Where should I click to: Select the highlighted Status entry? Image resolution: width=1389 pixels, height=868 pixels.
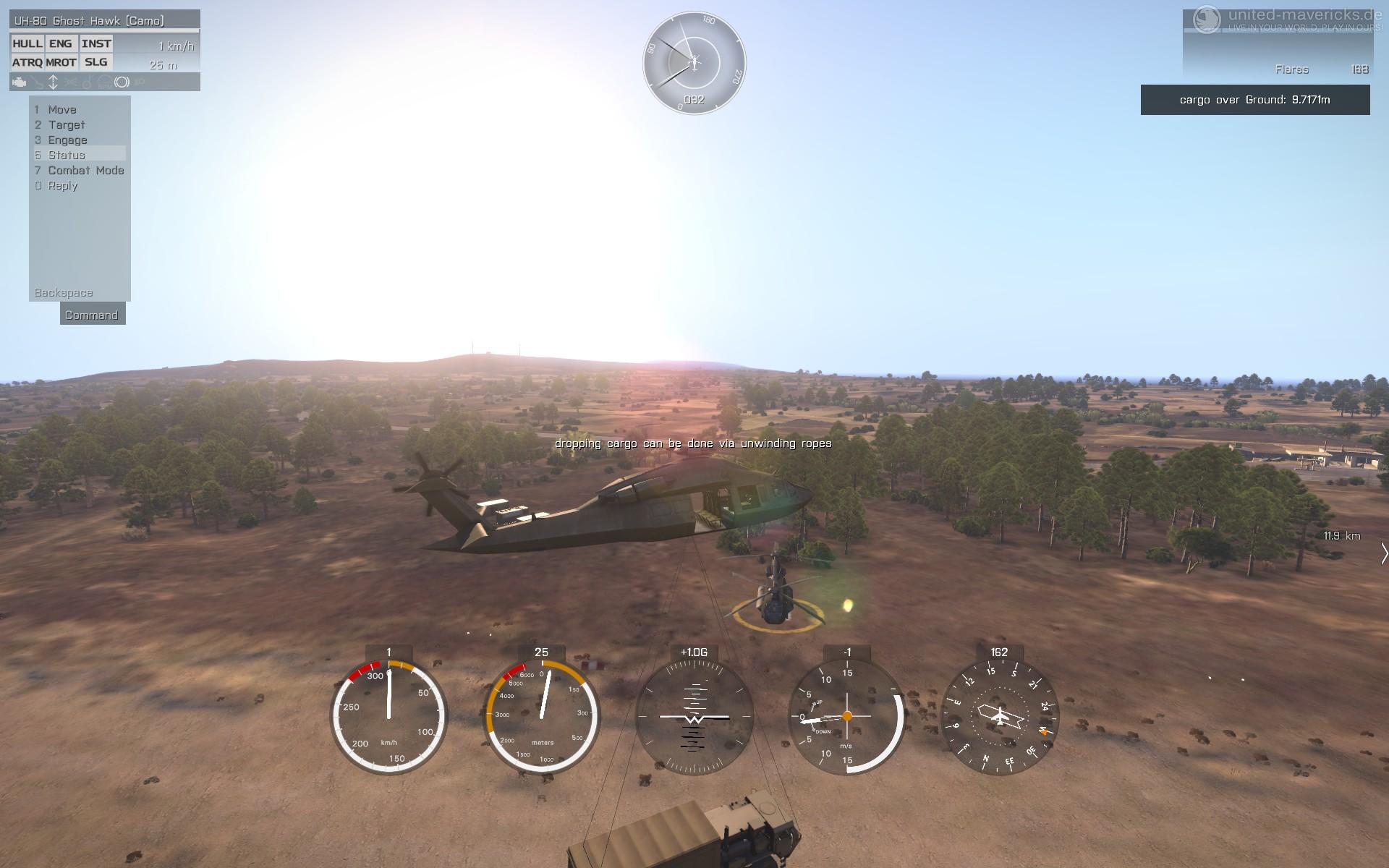(x=67, y=156)
